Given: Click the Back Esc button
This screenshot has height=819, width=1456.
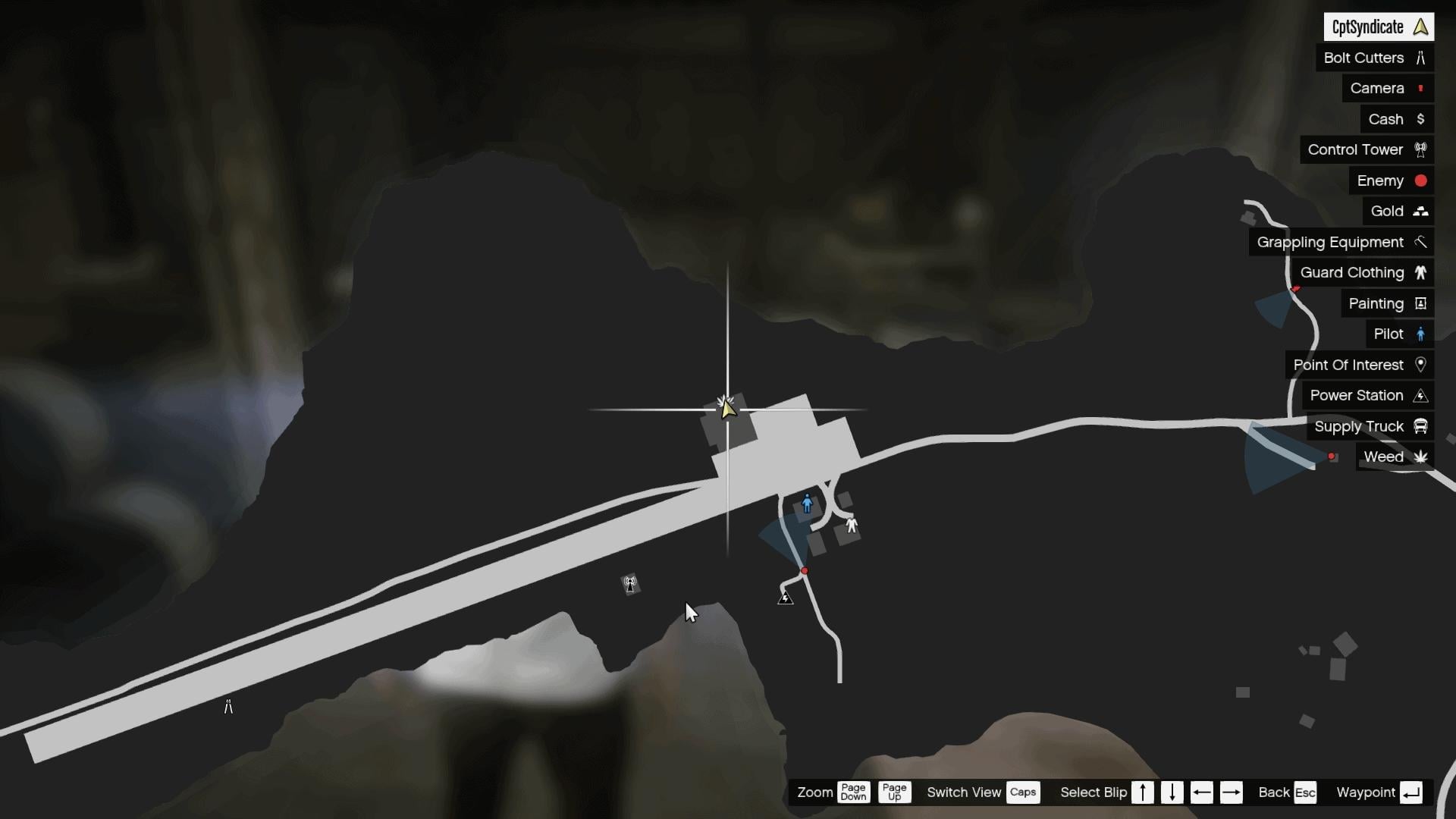Looking at the screenshot, I should 1306,792.
